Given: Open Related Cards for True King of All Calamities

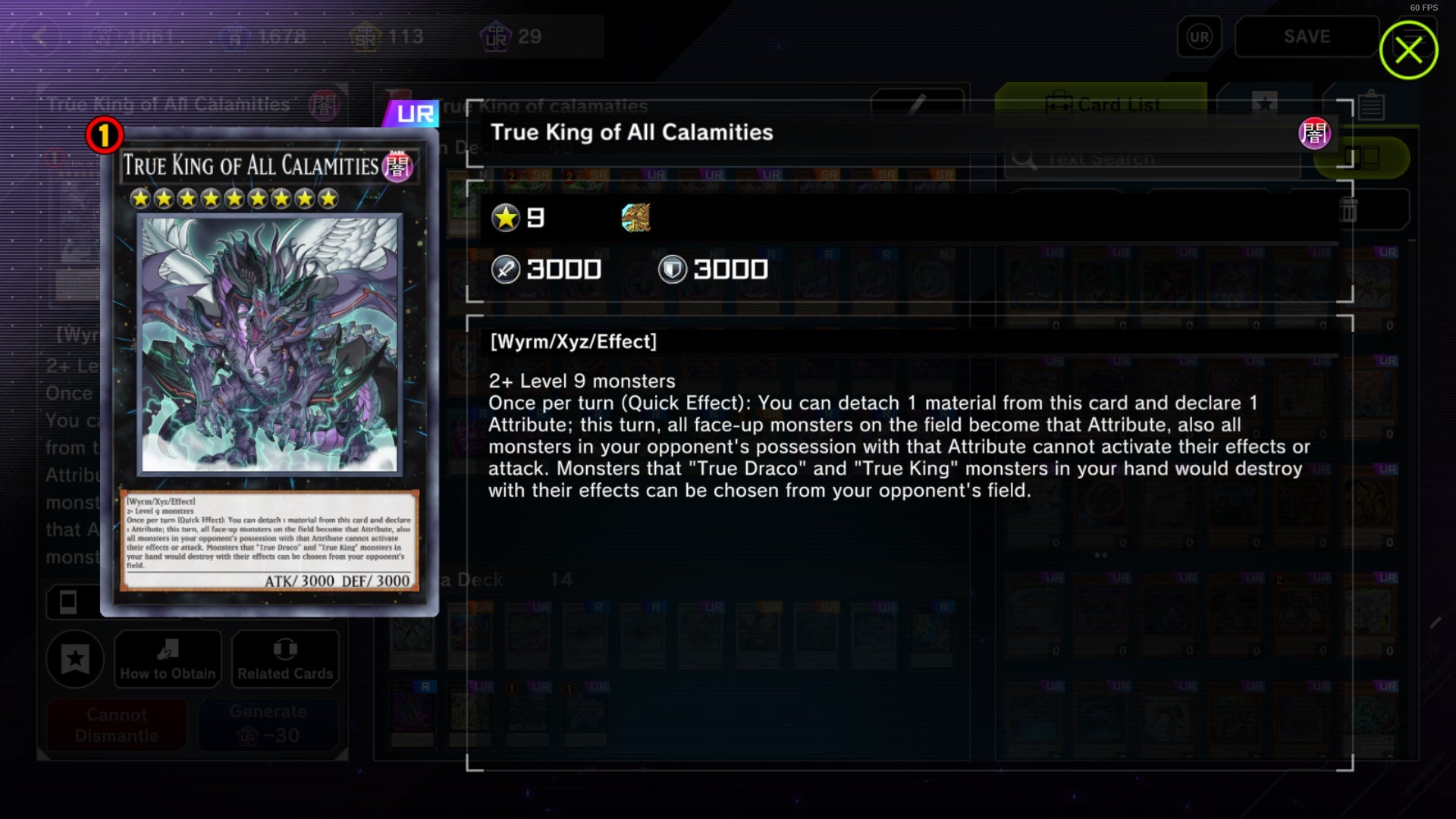Looking at the screenshot, I should pyautogui.click(x=284, y=659).
